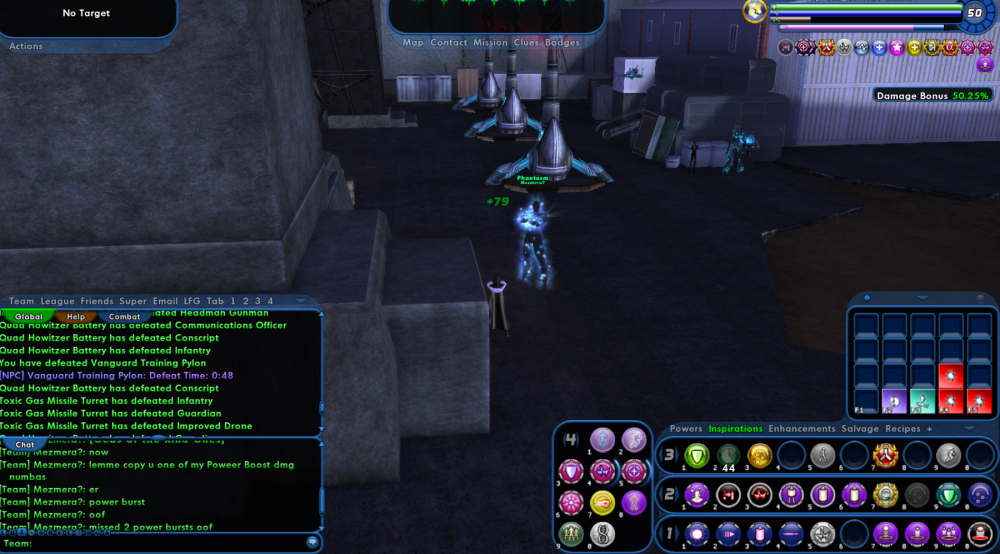1000x554 pixels.
Task: Switch to the Combat chat tab
Action: 124,317
